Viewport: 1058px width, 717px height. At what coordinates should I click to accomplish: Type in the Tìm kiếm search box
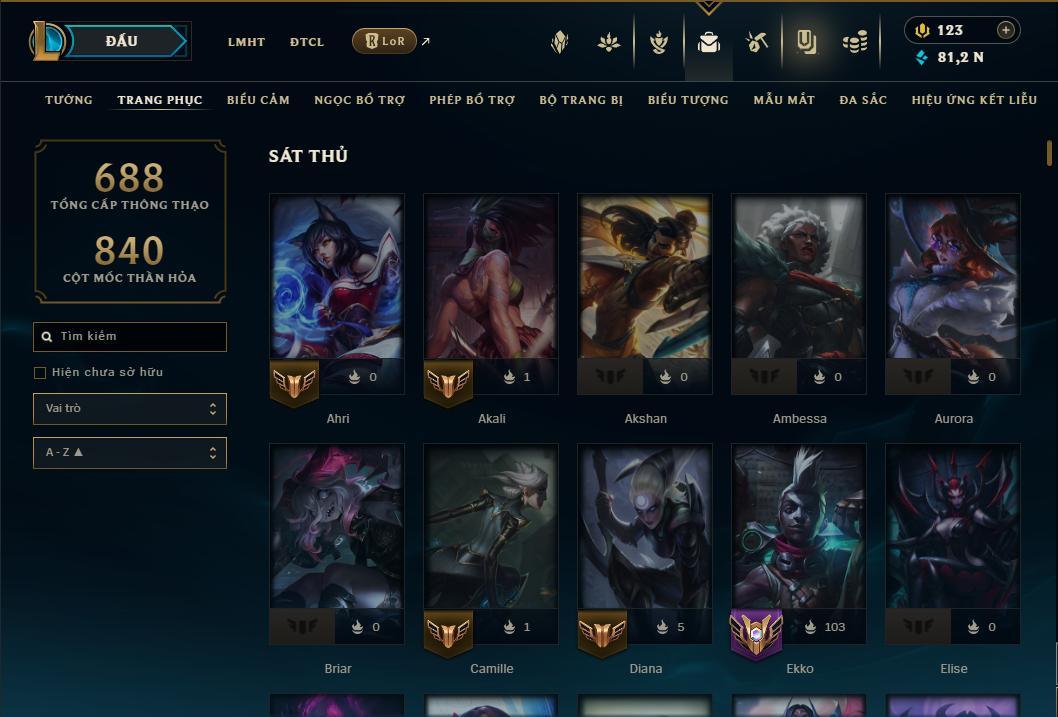pos(138,337)
